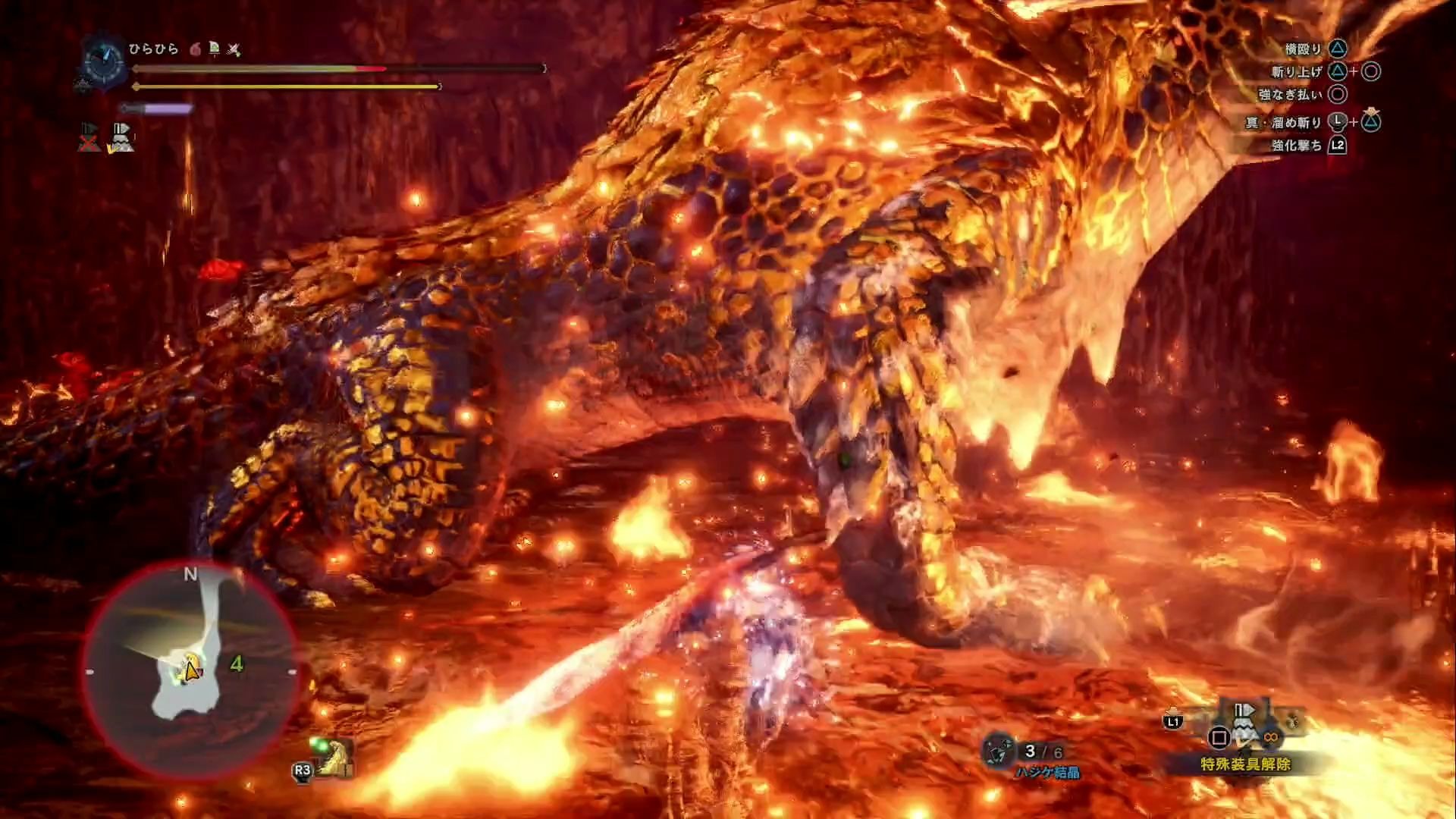Viewport: 1456px width, 819px height.
Task: Select the monster target icon beside the minimap
Action: [332, 756]
